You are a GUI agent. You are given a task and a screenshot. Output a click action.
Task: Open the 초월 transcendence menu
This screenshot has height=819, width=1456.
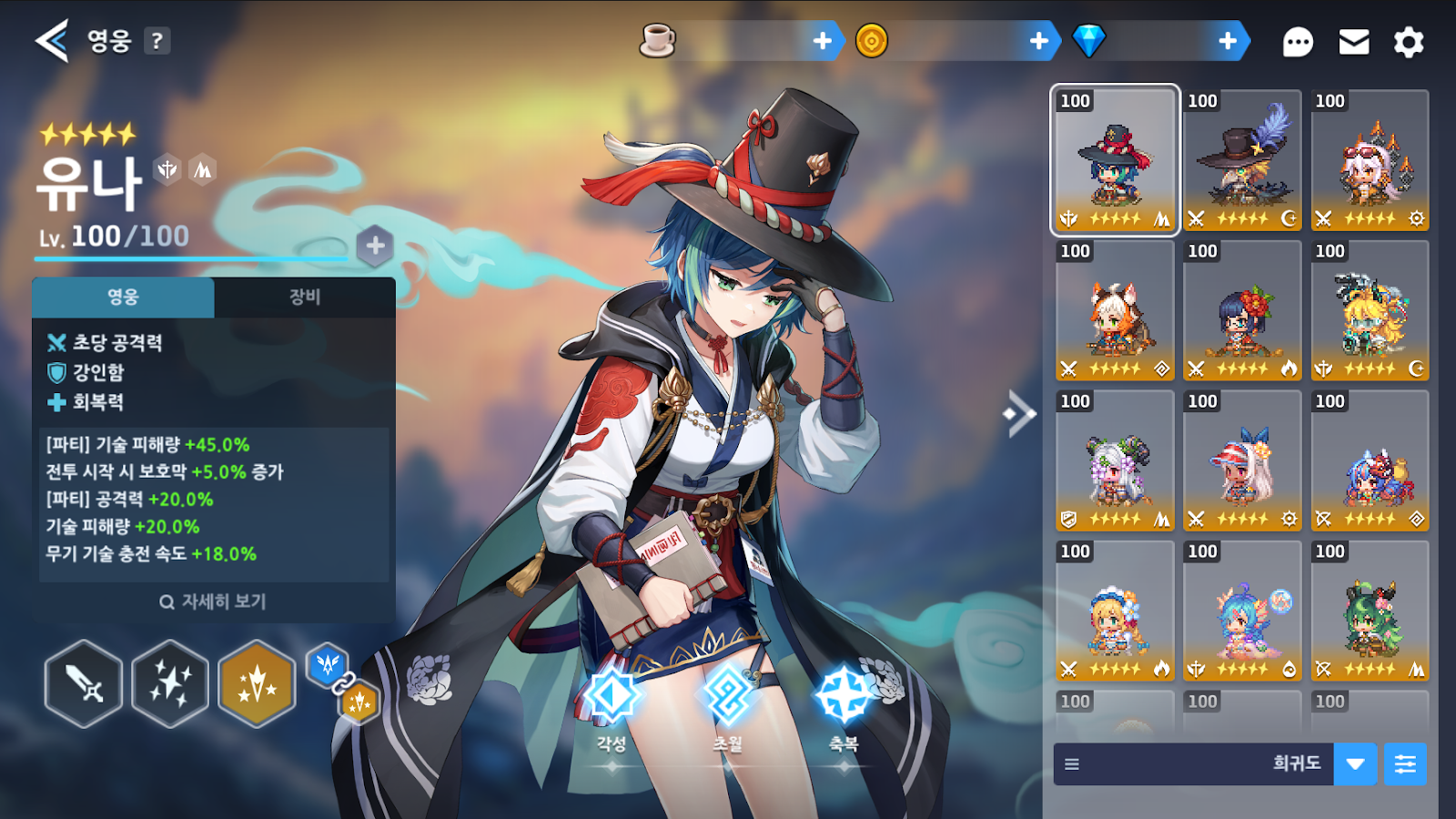tap(727, 701)
